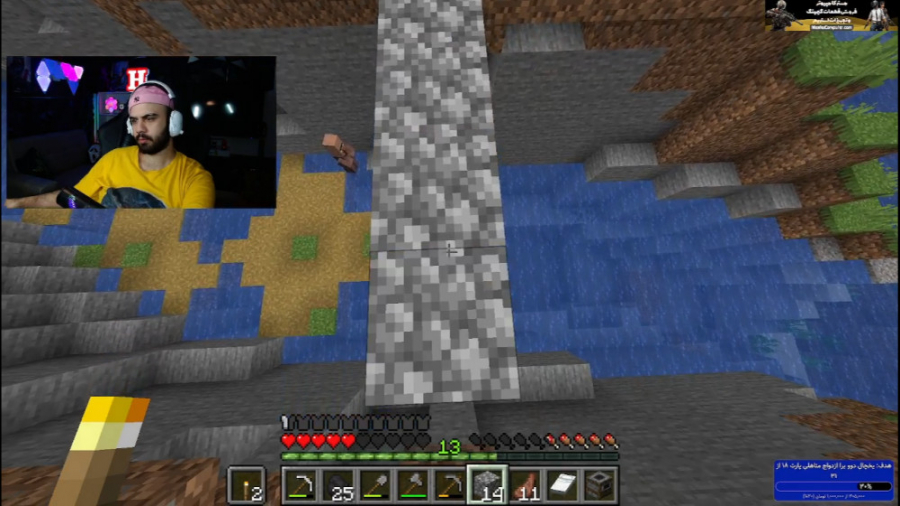Screen dimensions: 900x506
Task: Select the coal stack of 25
Action: coord(339,485)
